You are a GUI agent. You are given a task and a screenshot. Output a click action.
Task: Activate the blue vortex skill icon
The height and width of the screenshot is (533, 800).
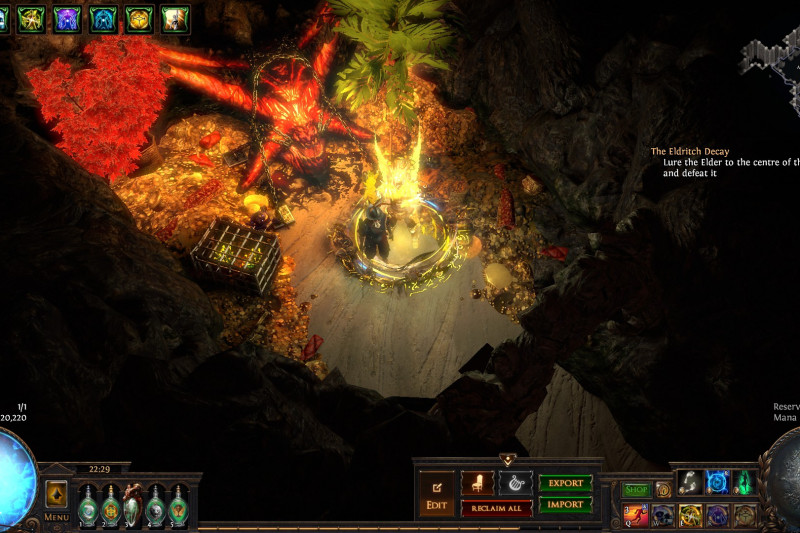click(717, 482)
